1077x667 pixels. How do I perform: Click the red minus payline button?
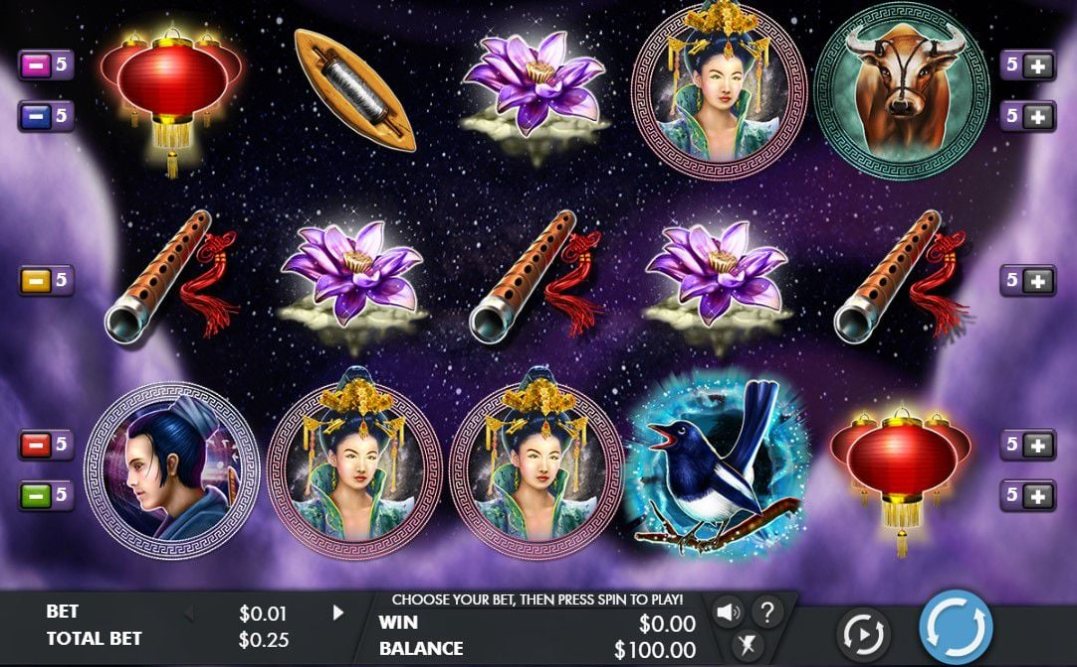tap(34, 445)
